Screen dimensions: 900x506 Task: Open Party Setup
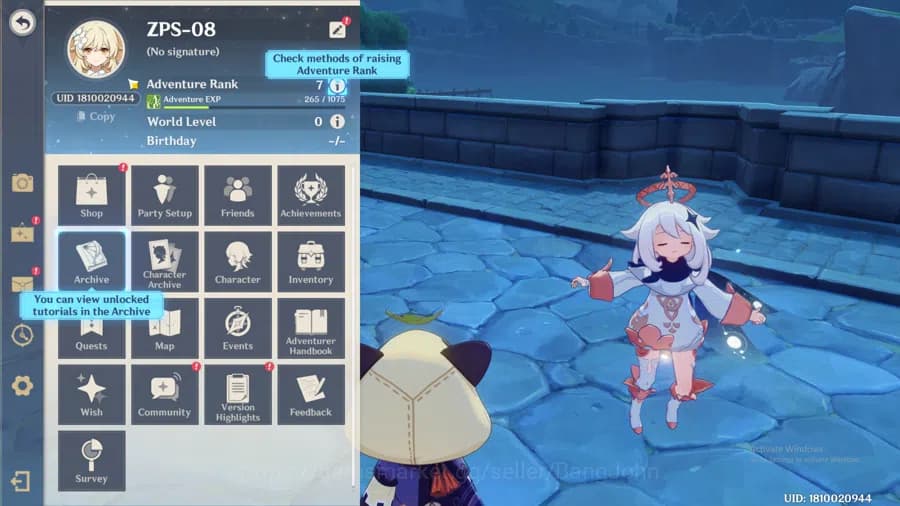[165, 195]
